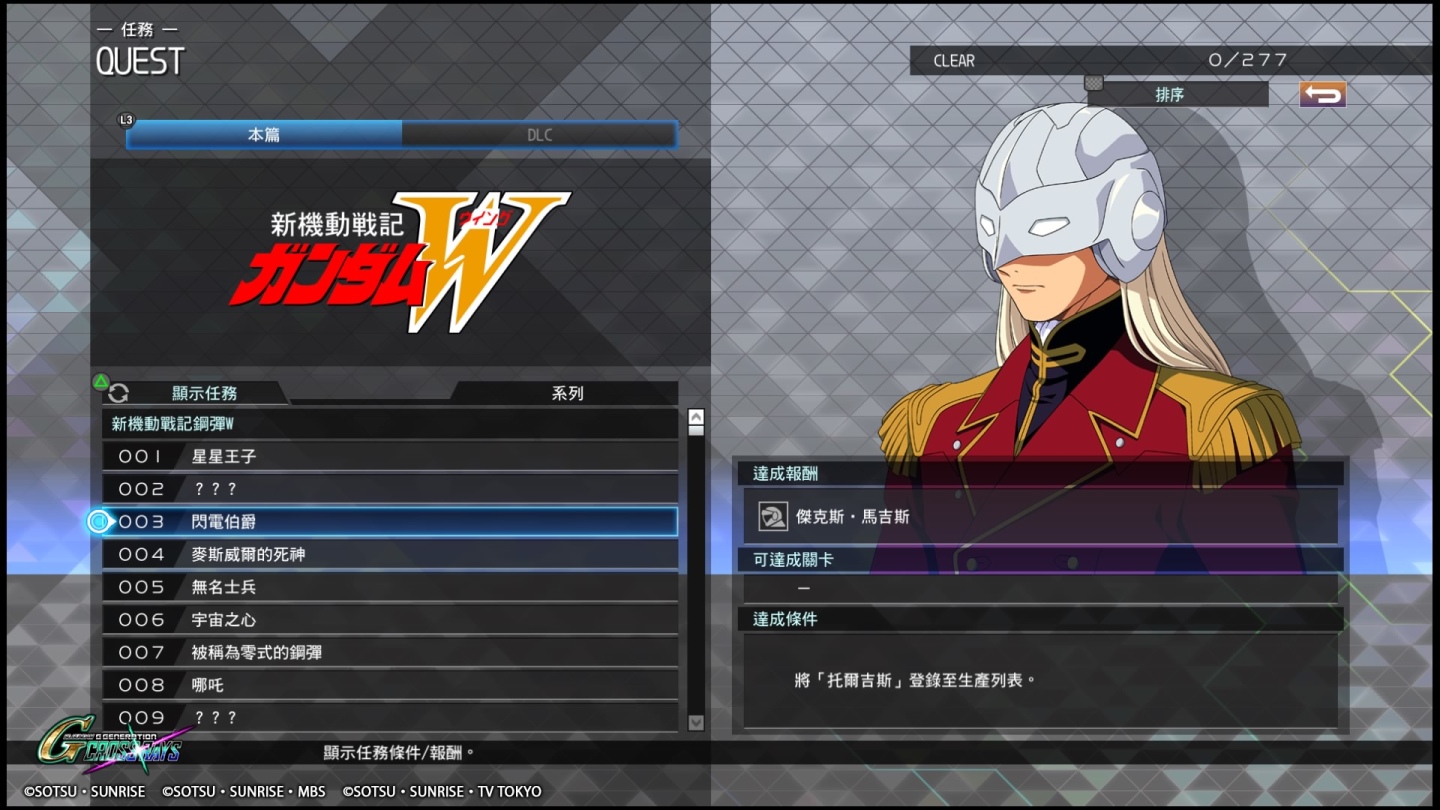Click the scrollbar down arrow icon
1440x810 pixels.
[695, 722]
